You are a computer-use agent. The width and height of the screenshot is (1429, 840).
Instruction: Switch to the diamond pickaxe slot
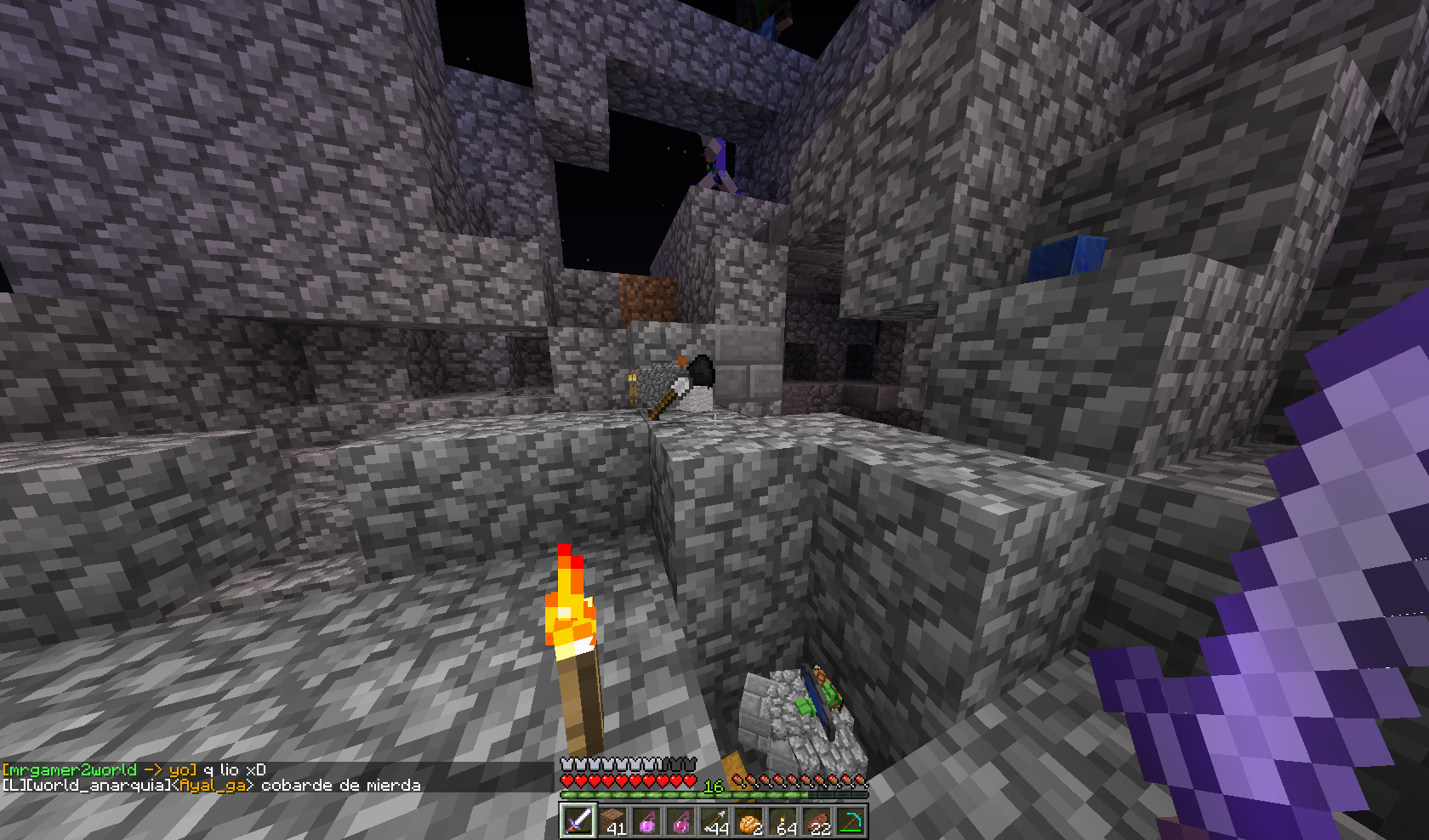[x=851, y=821]
